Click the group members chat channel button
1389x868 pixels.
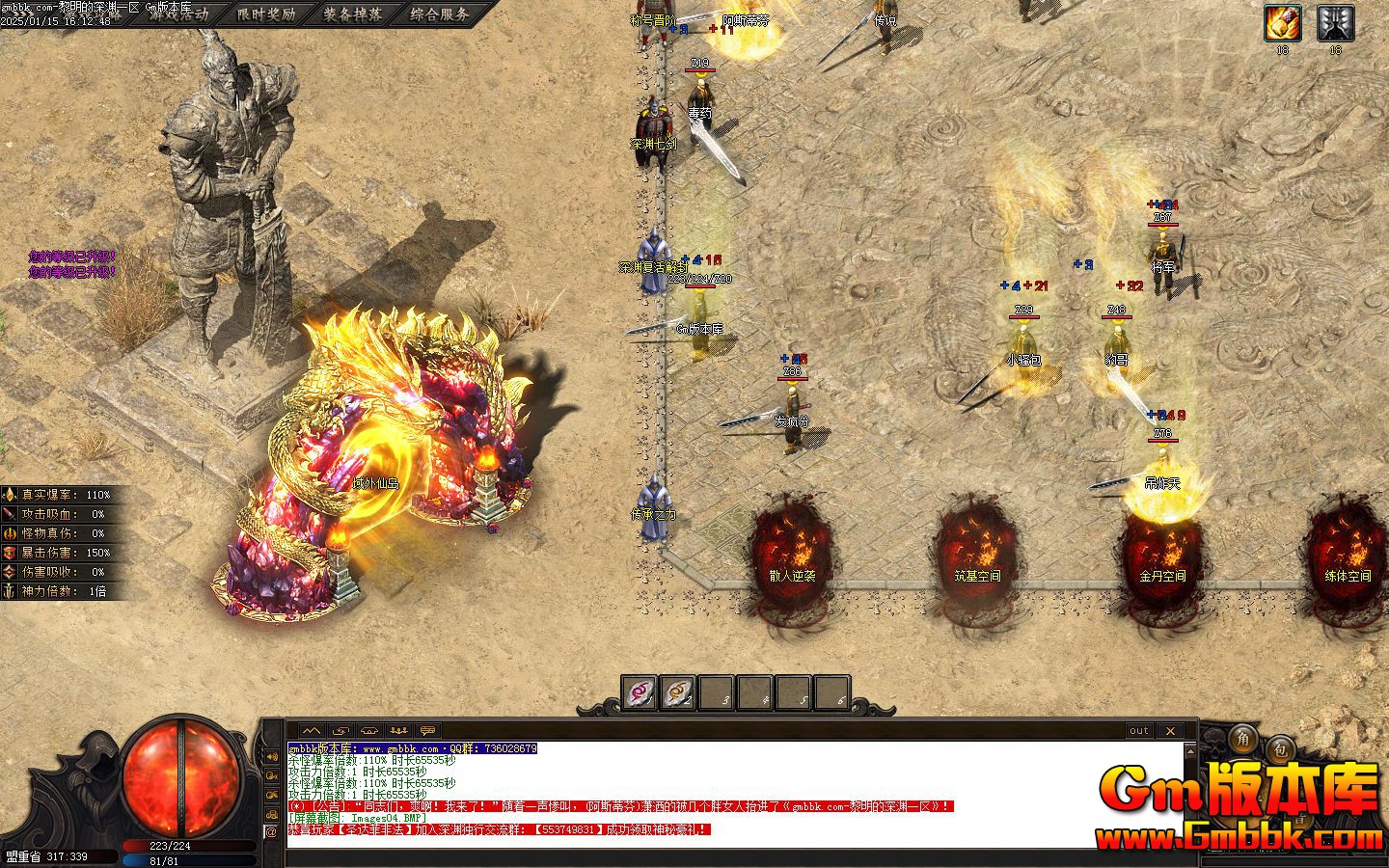(399, 731)
